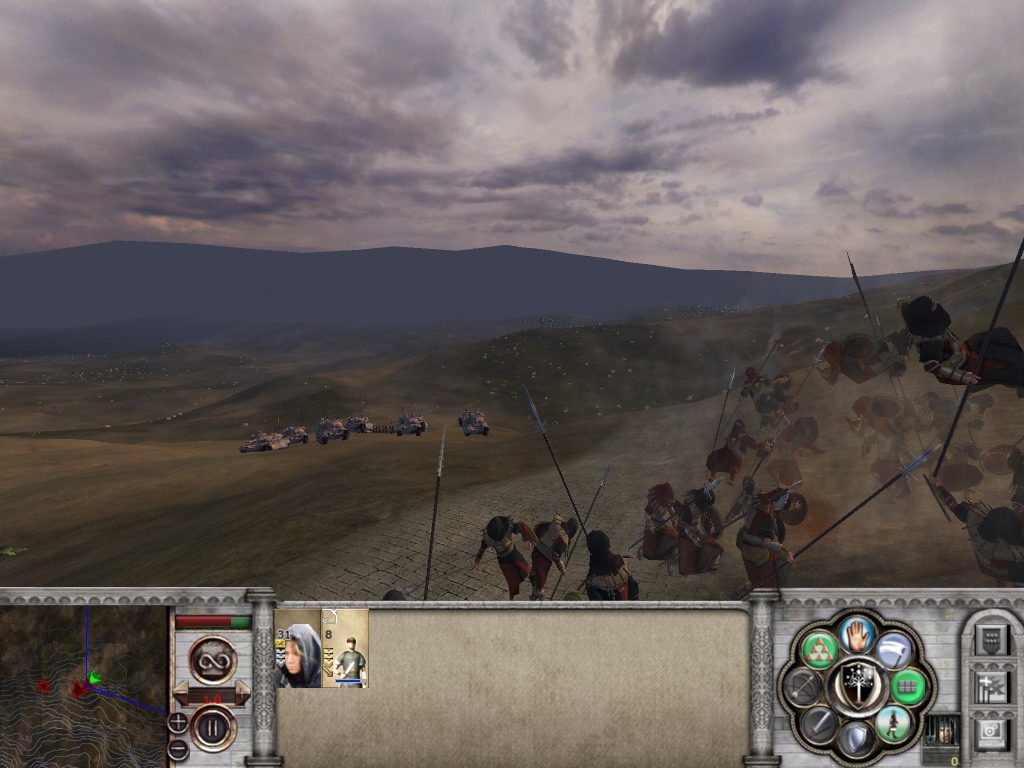The height and width of the screenshot is (768, 1024).
Task: Select the hooded general unit card
Action: pos(298,648)
